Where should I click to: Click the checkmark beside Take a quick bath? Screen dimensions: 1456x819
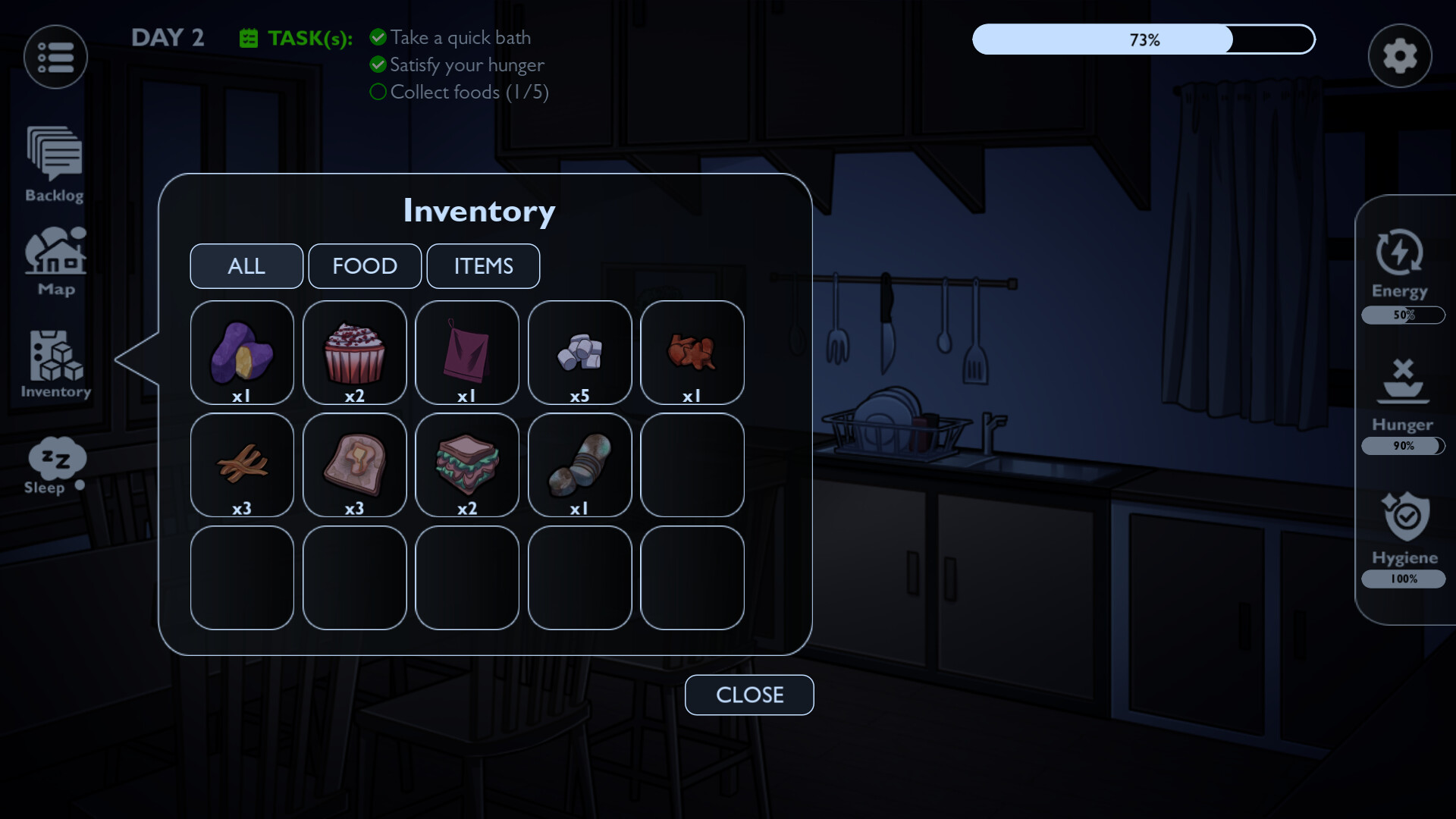pos(378,36)
